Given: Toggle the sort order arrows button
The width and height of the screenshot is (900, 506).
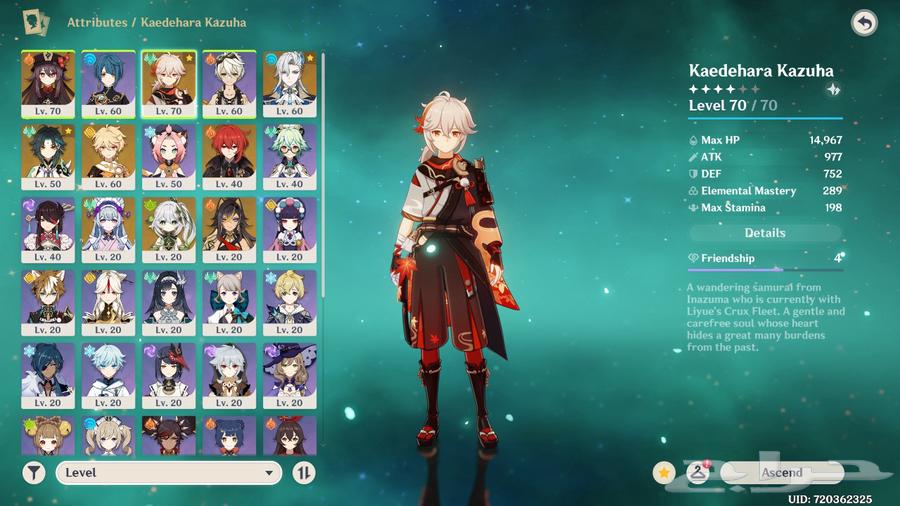Looking at the screenshot, I should tap(304, 473).
